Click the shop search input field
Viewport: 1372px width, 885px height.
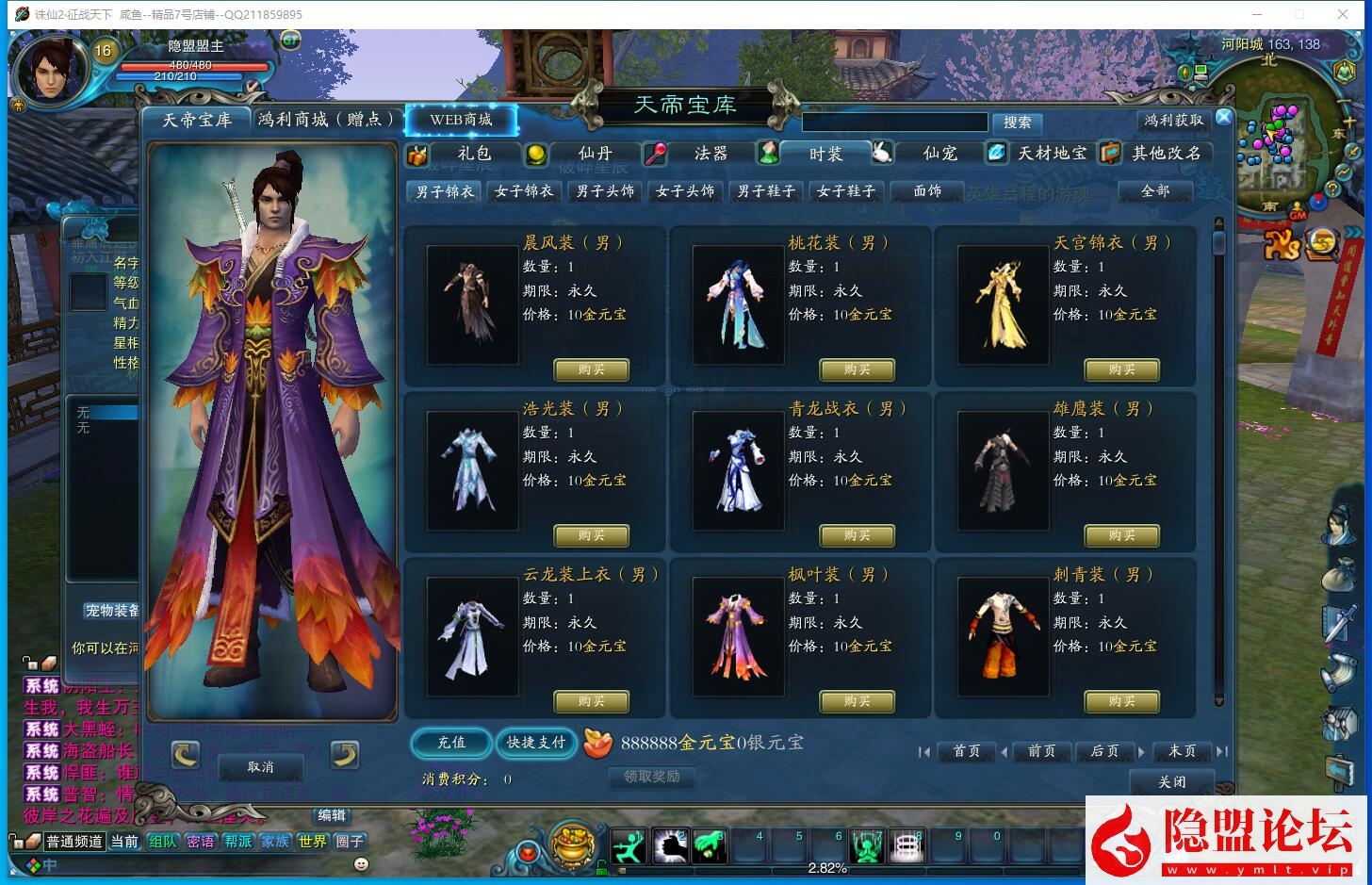coord(894,123)
